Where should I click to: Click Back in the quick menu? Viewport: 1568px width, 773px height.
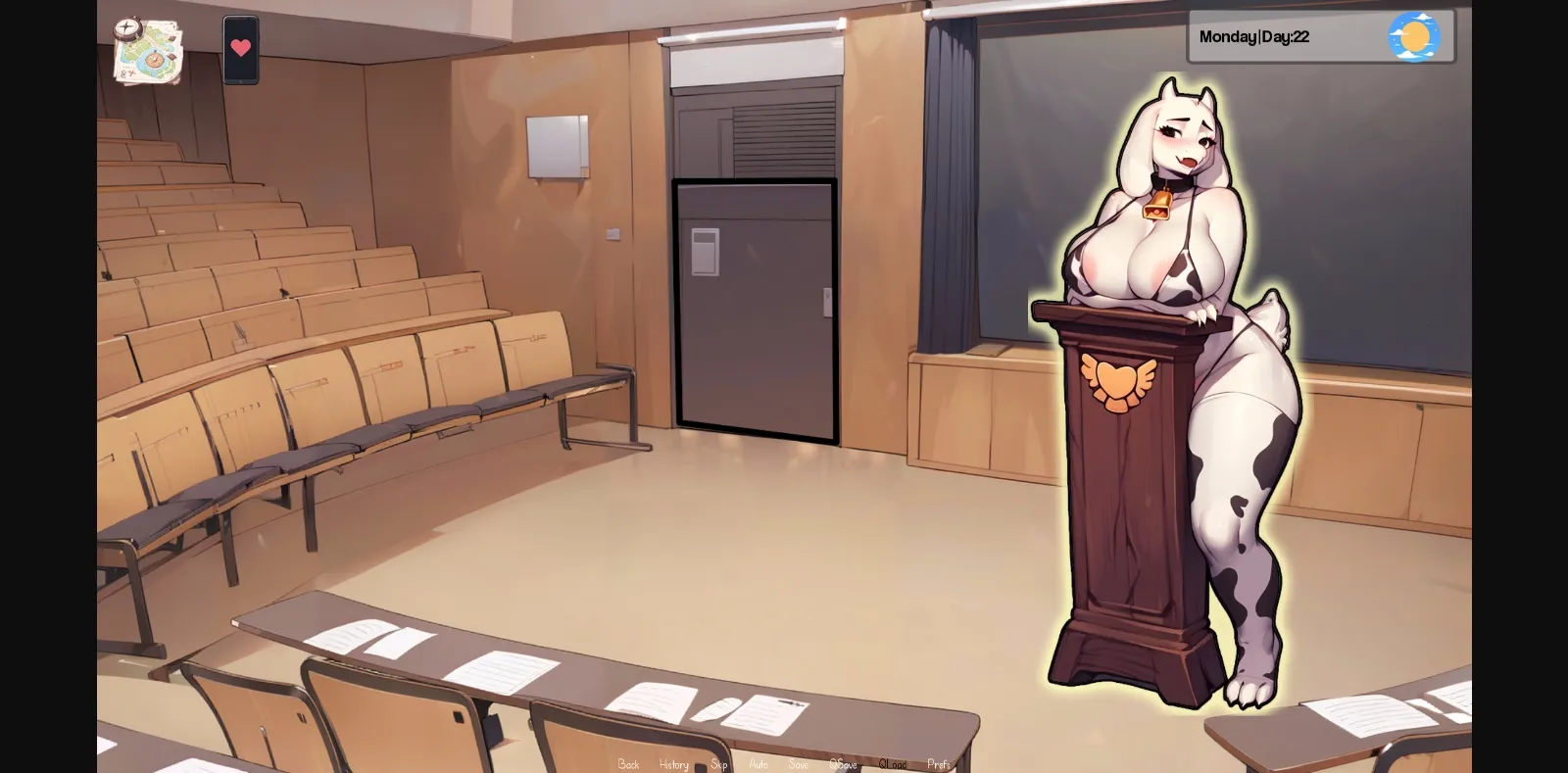pyautogui.click(x=628, y=764)
